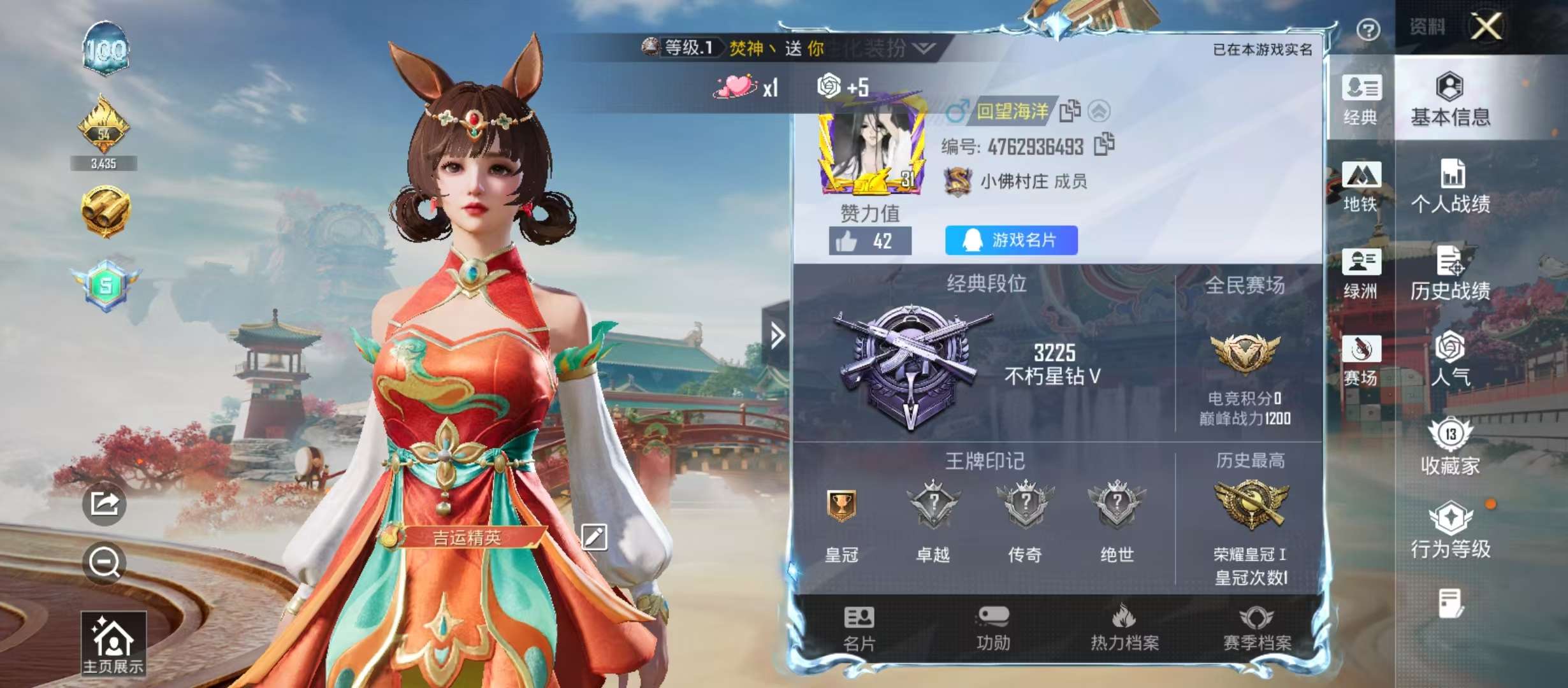Image resolution: width=1568 pixels, height=688 pixels.
Task: Click the 3,435 rank progress bar
Action: (x=106, y=163)
